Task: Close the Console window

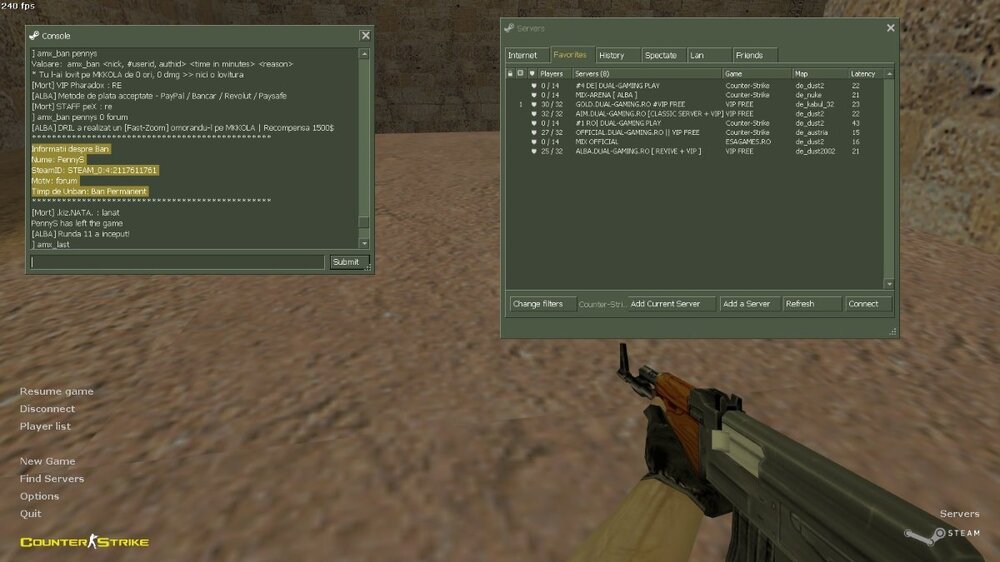Action: click(365, 35)
